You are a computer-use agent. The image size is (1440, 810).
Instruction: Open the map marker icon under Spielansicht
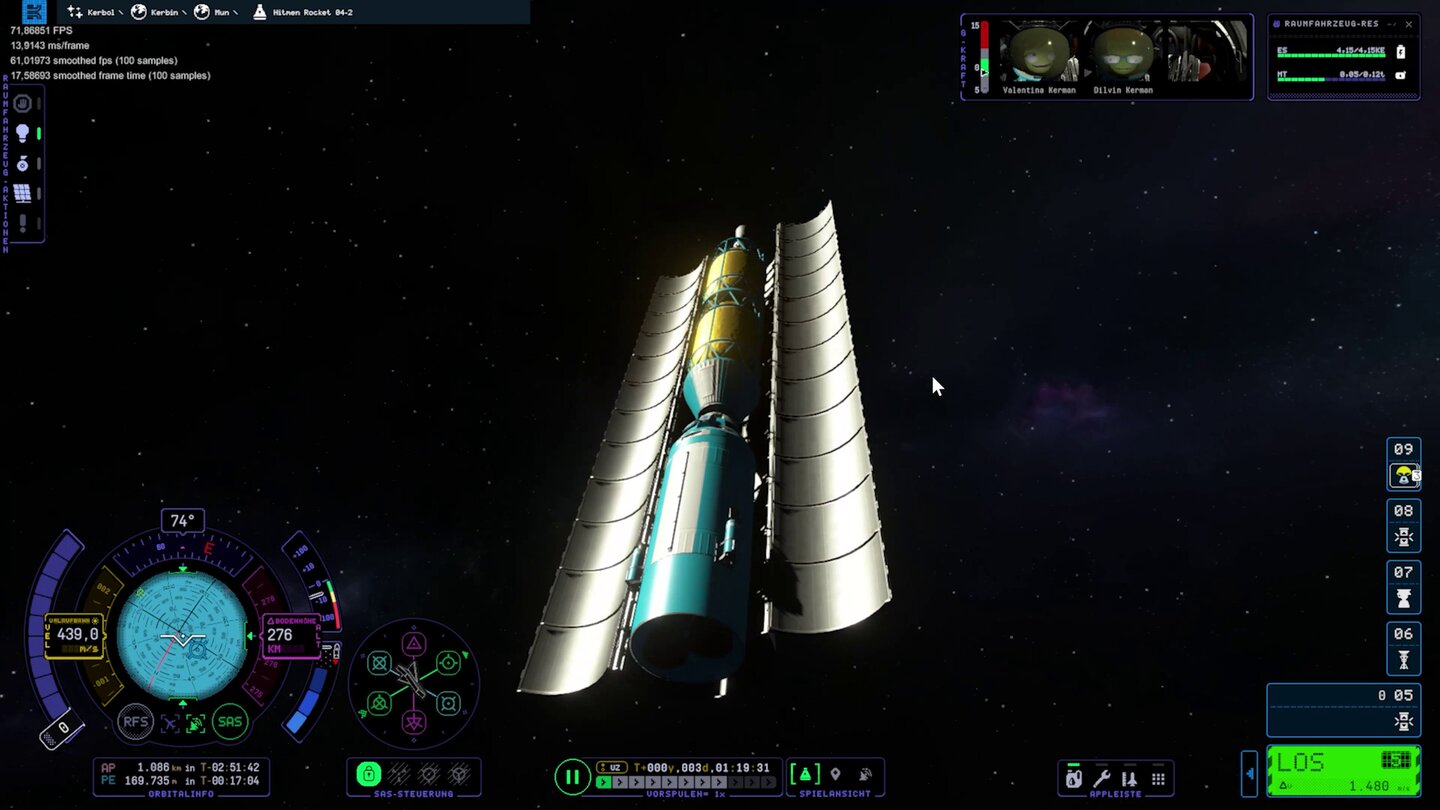tap(835, 773)
